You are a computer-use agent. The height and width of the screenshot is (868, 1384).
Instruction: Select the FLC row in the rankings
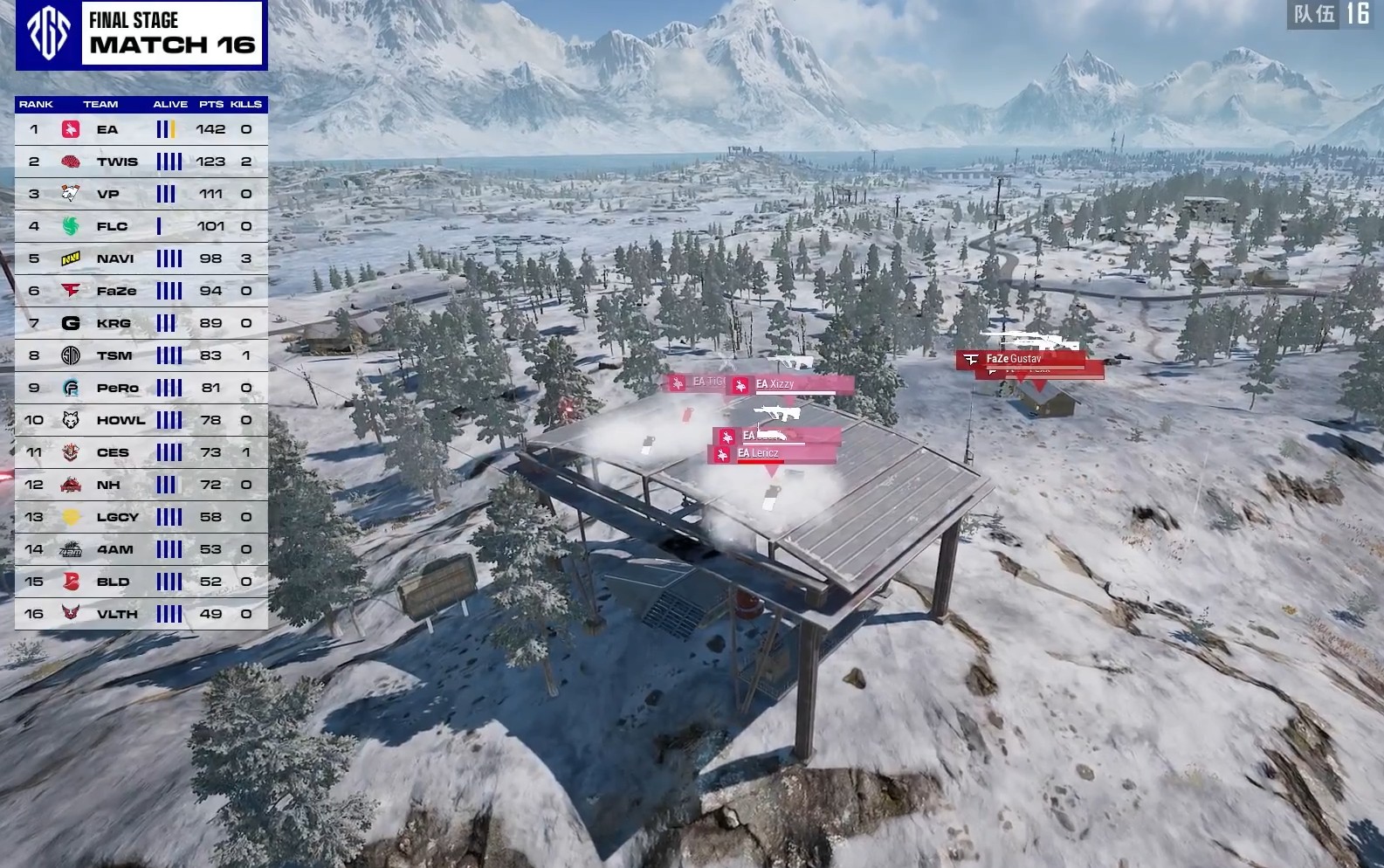pos(141,226)
